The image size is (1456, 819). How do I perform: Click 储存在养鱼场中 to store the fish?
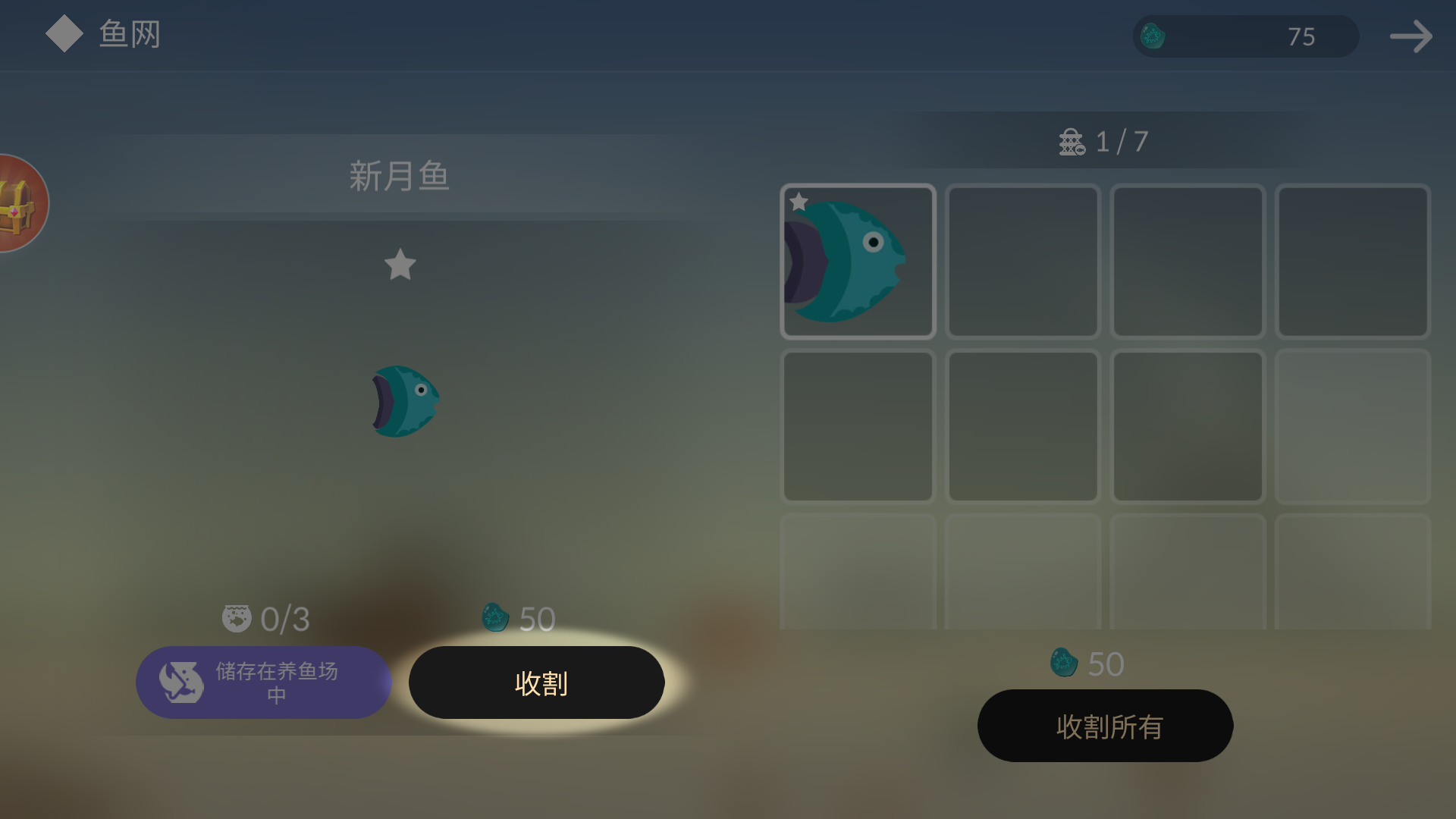pos(264,682)
